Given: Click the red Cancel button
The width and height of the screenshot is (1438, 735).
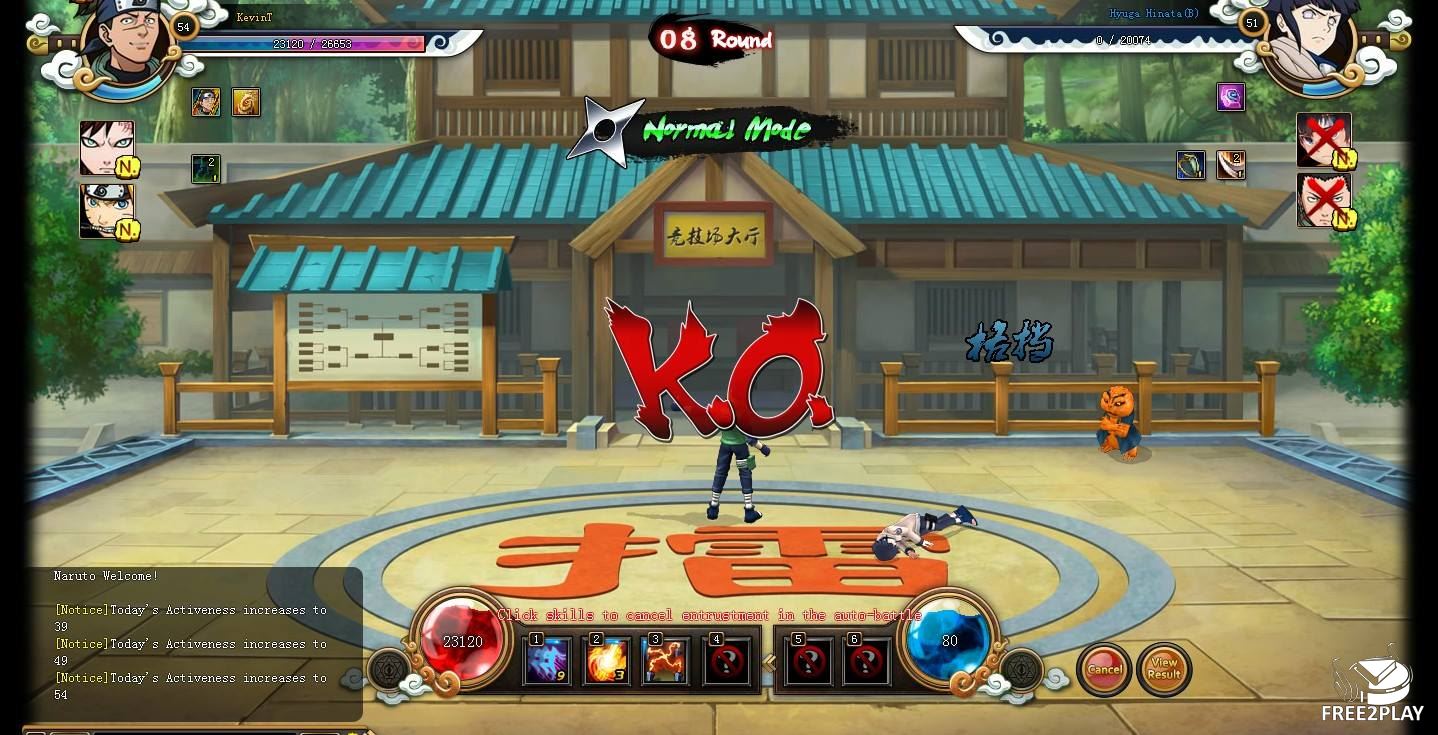Looking at the screenshot, I should tap(1104, 669).
